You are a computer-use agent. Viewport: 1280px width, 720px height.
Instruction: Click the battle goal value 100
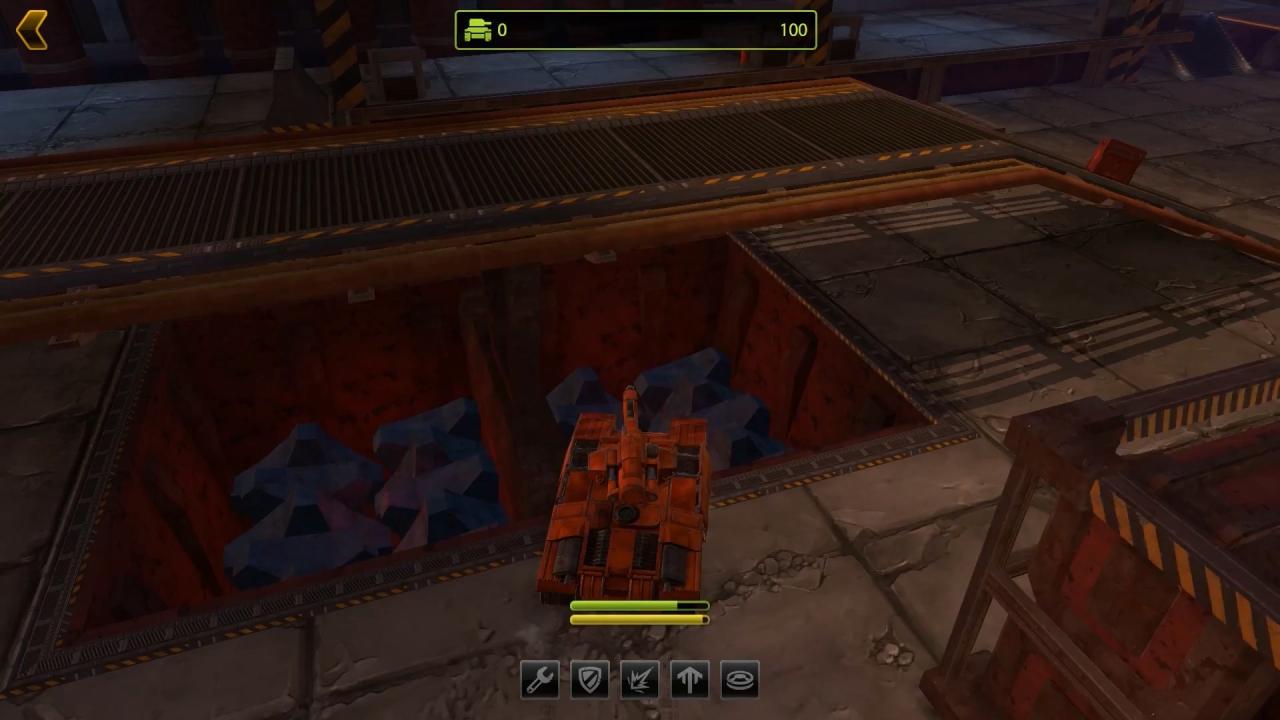pyautogui.click(x=794, y=30)
